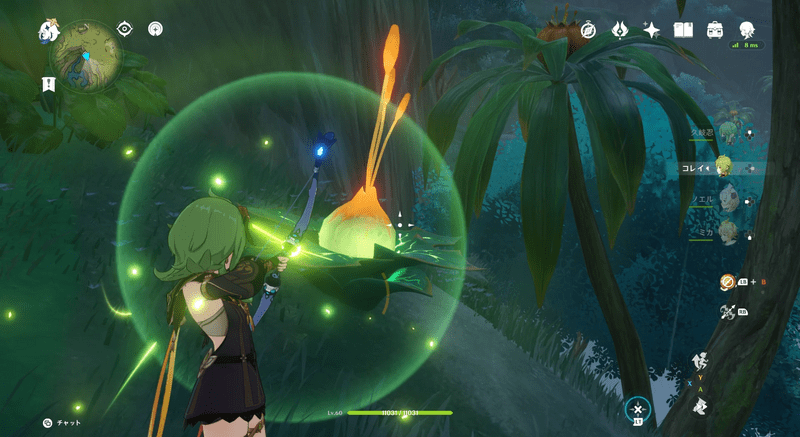Screen dimensions: 800x437
Task: Open the character profile head icon
Action: click(746, 30)
